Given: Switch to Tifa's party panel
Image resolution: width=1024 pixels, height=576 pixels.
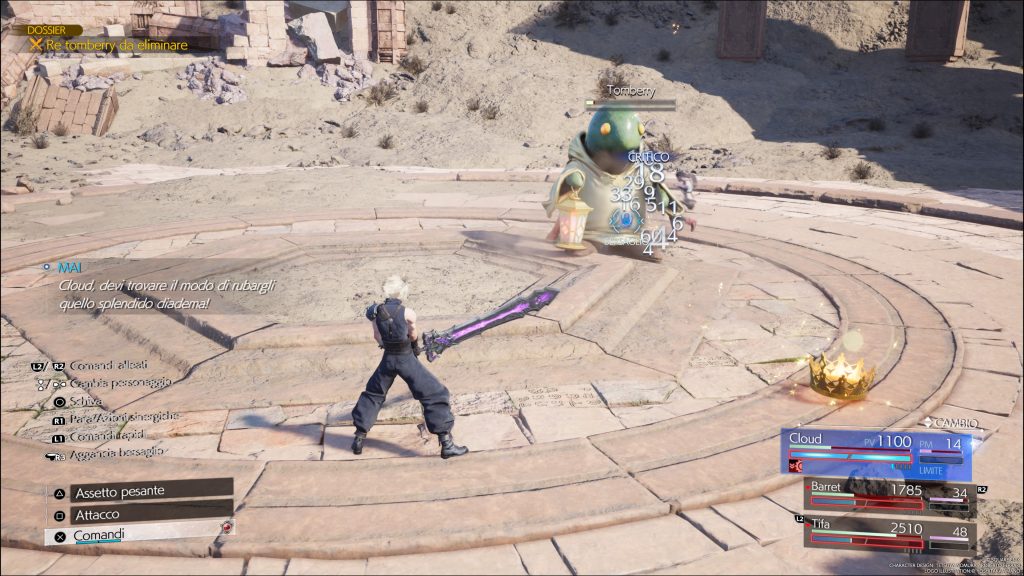Looking at the screenshot, I should (890, 532).
